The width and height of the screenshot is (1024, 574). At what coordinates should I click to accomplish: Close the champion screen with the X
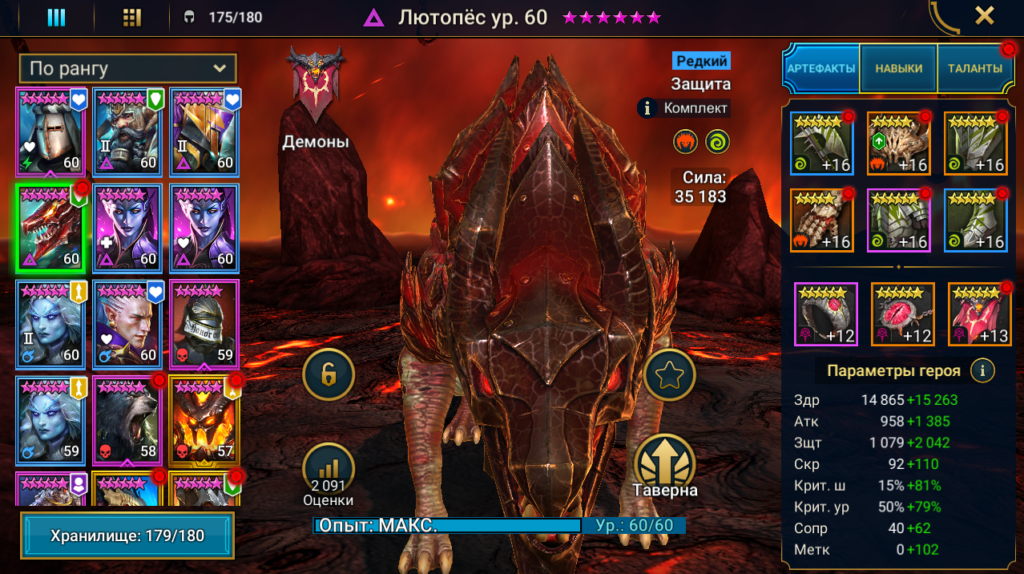[x=984, y=16]
